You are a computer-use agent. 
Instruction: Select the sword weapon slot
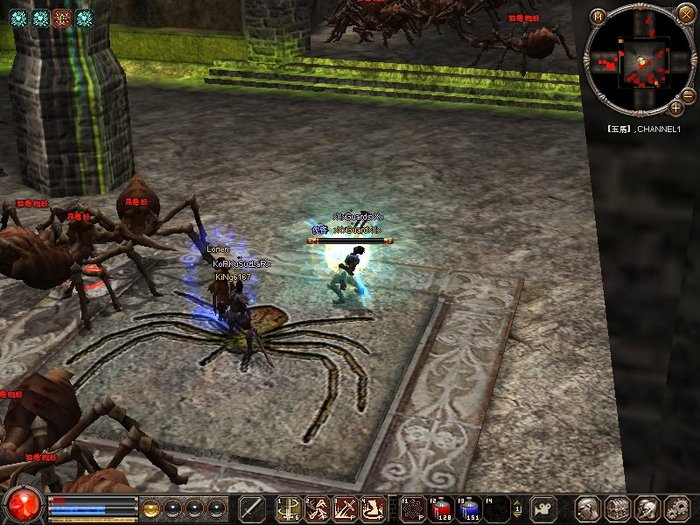(x=252, y=508)
